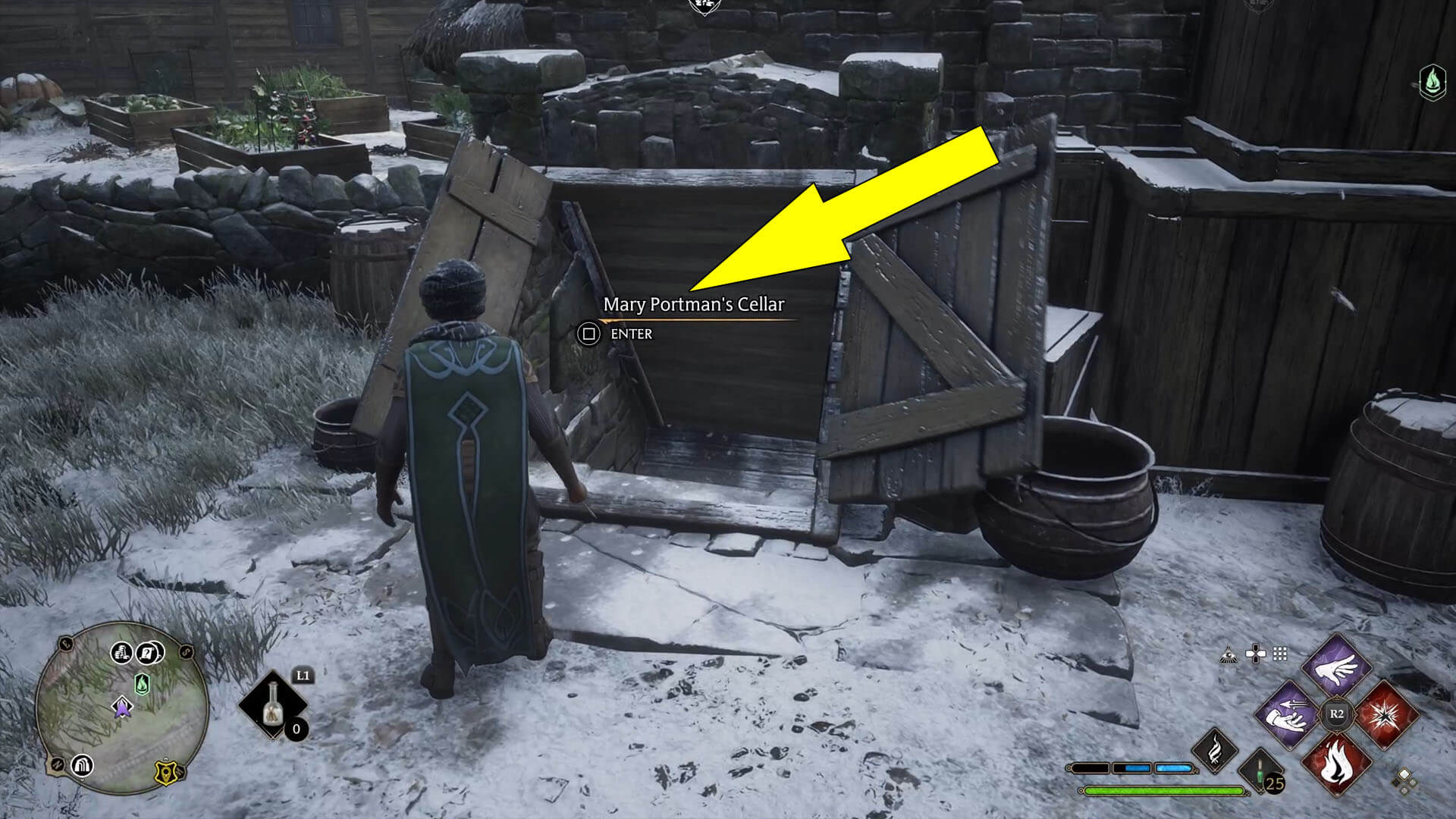
Task: Toggle the spell set grid indicator
Action: 1280,653
